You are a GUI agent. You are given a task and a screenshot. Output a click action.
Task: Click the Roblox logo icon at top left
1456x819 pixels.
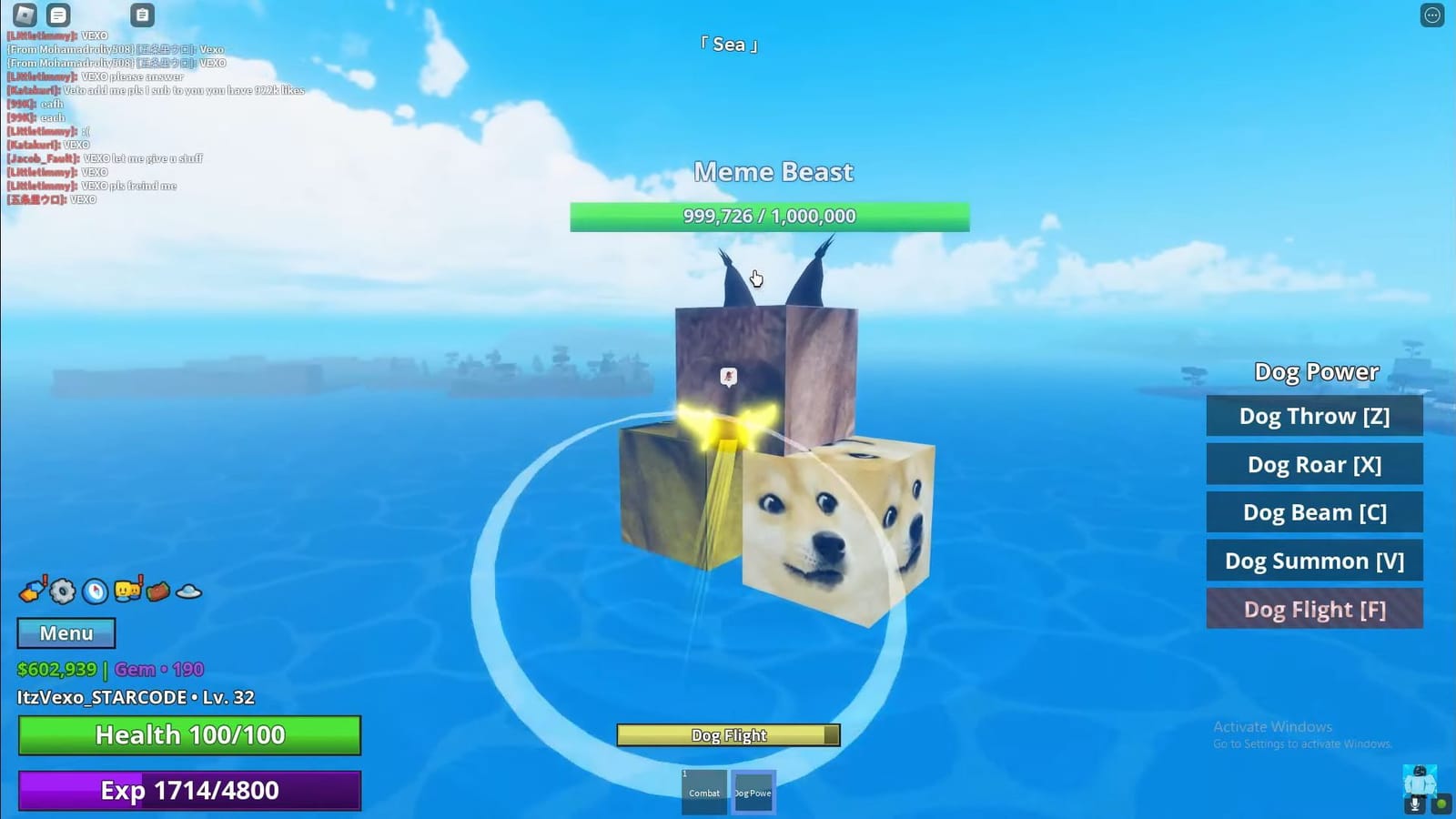[x=25, y=15]
